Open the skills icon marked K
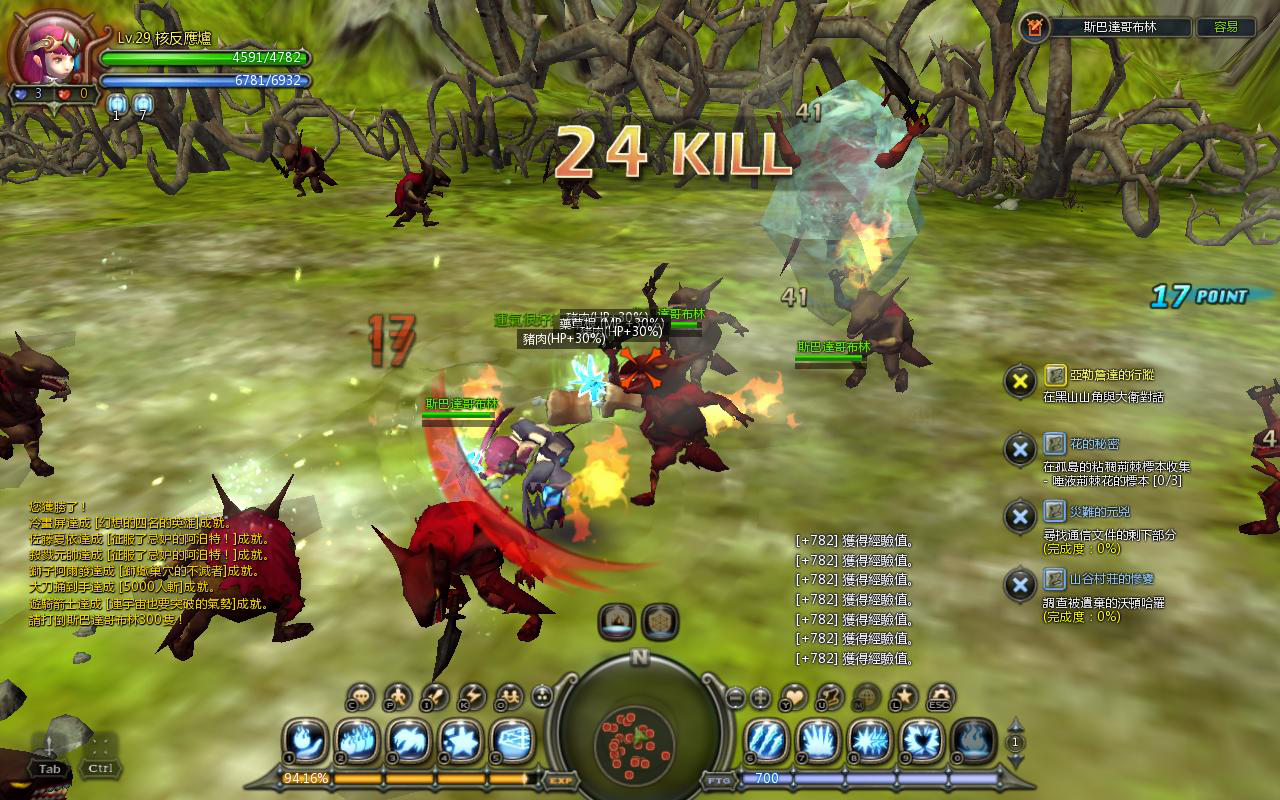The height and width of the screenshot is (800, 1280). (471, 696)
